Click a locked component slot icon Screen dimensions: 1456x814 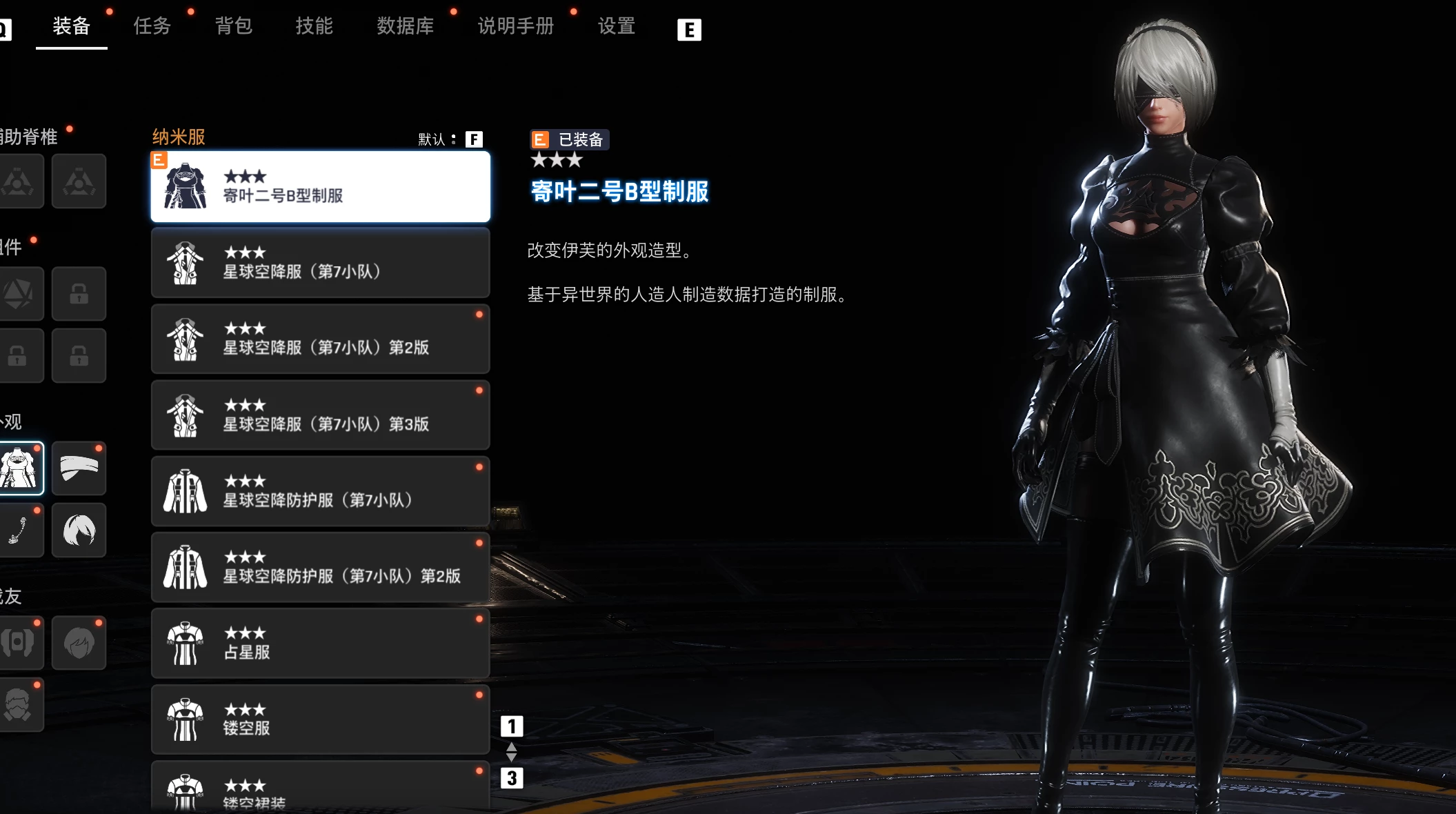[79, 293]
